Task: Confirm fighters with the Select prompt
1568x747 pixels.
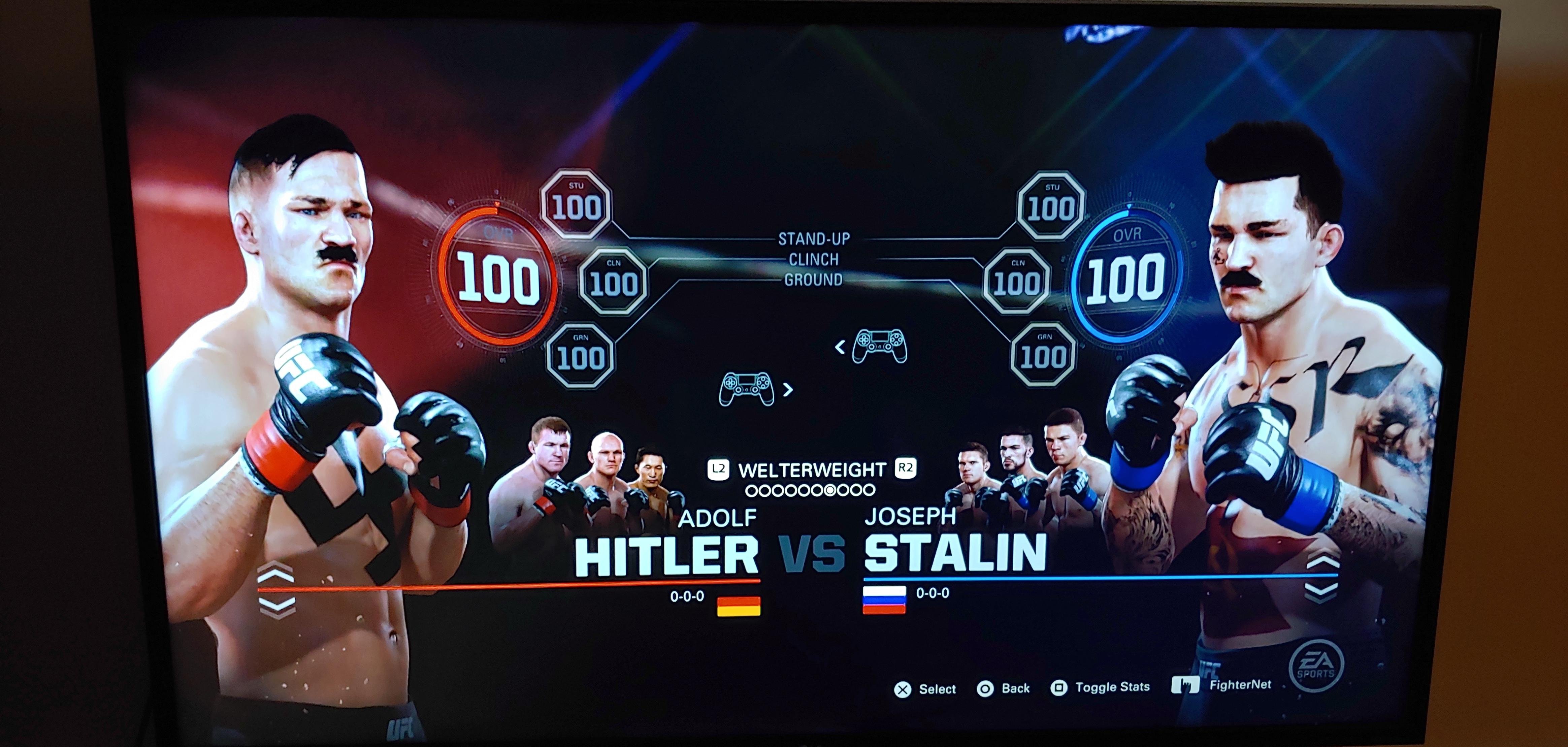Action: pyautogui.click(x=904, y=687)
